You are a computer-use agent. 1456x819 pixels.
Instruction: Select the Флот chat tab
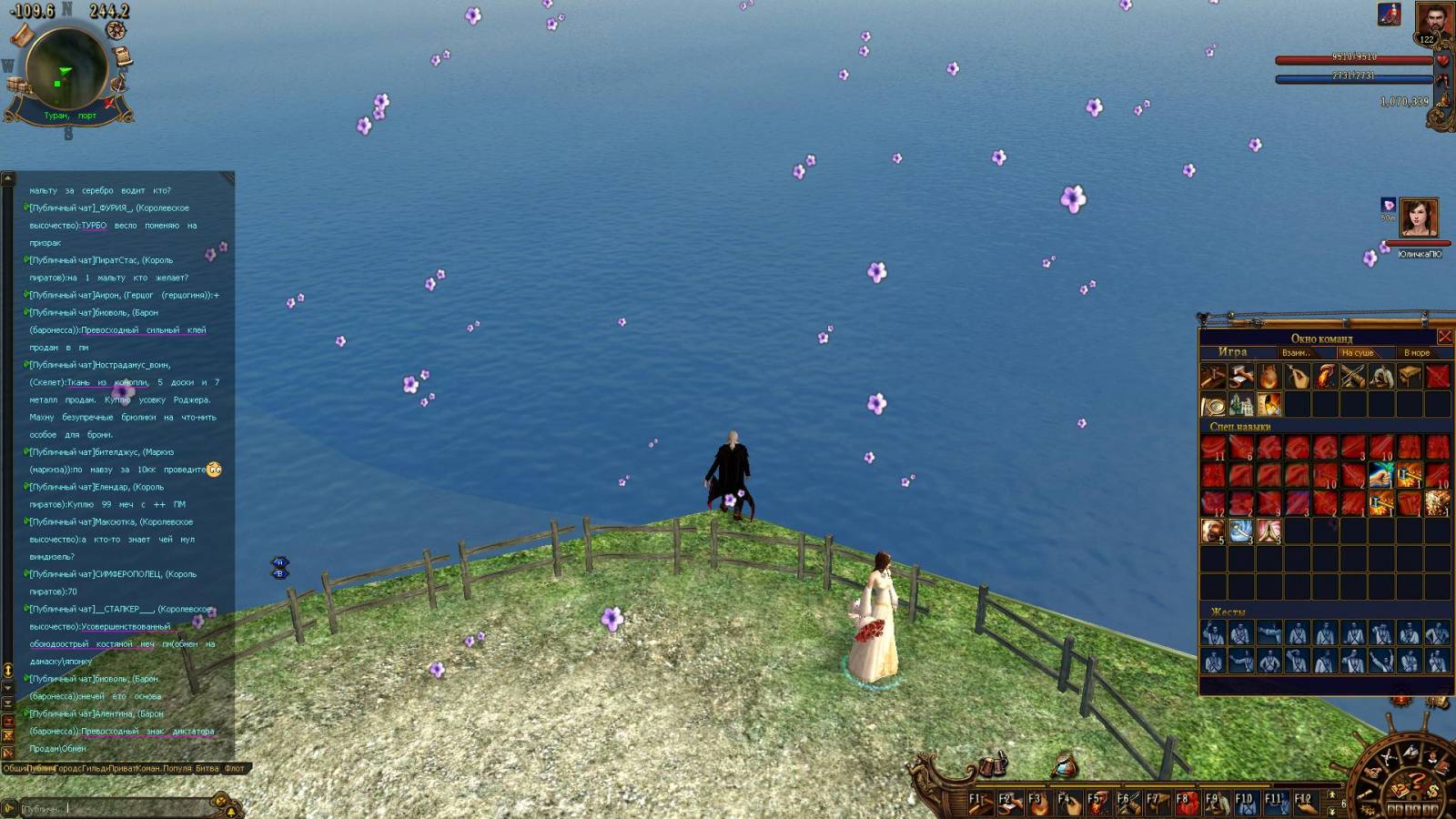[x=235, y=768]
